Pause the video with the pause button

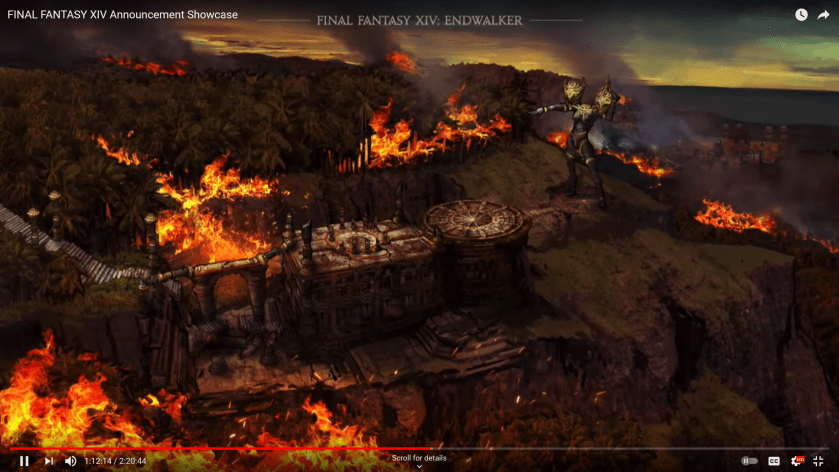[24, 461]
